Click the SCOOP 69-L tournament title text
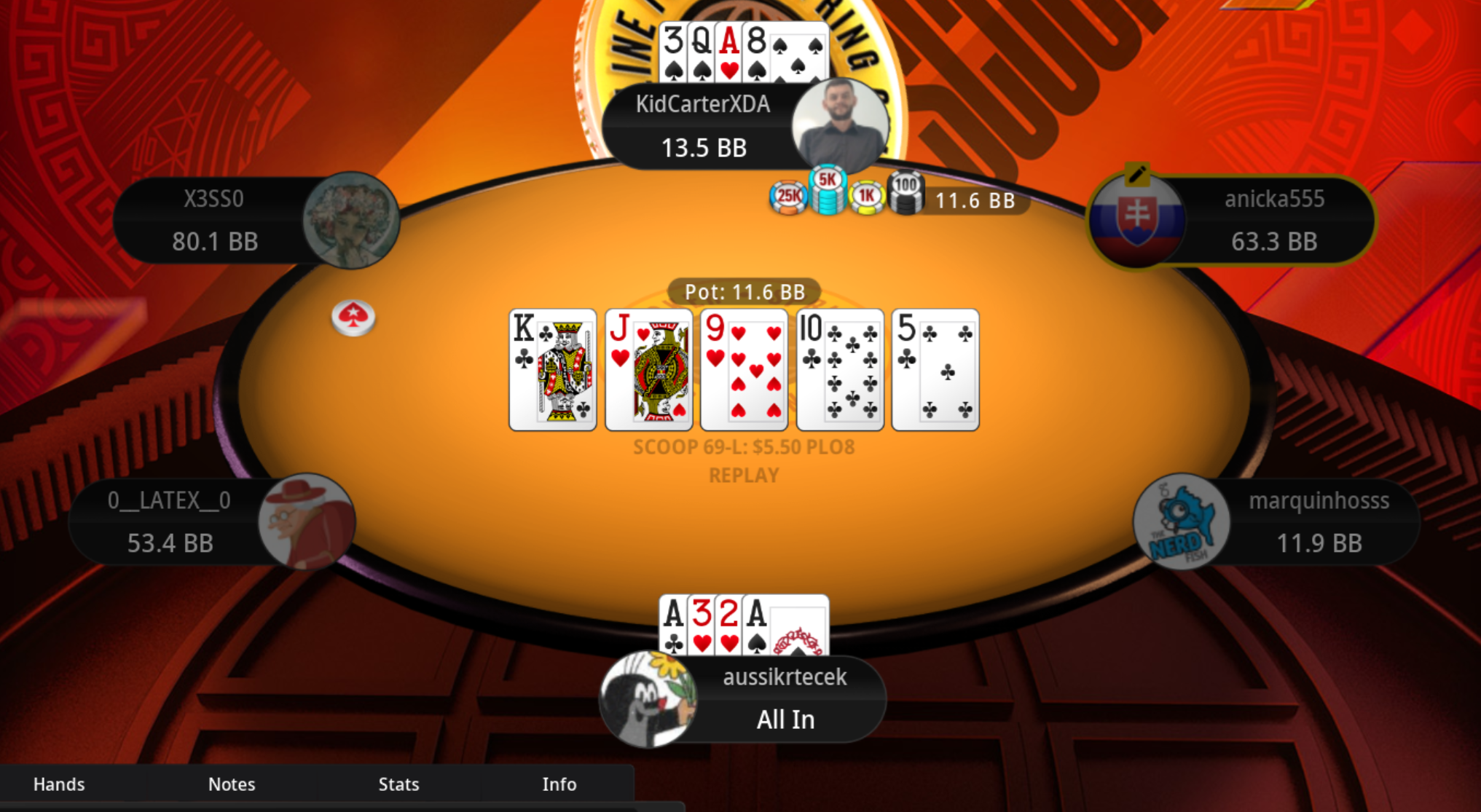 pyautogui.click(x=743, y=447)
